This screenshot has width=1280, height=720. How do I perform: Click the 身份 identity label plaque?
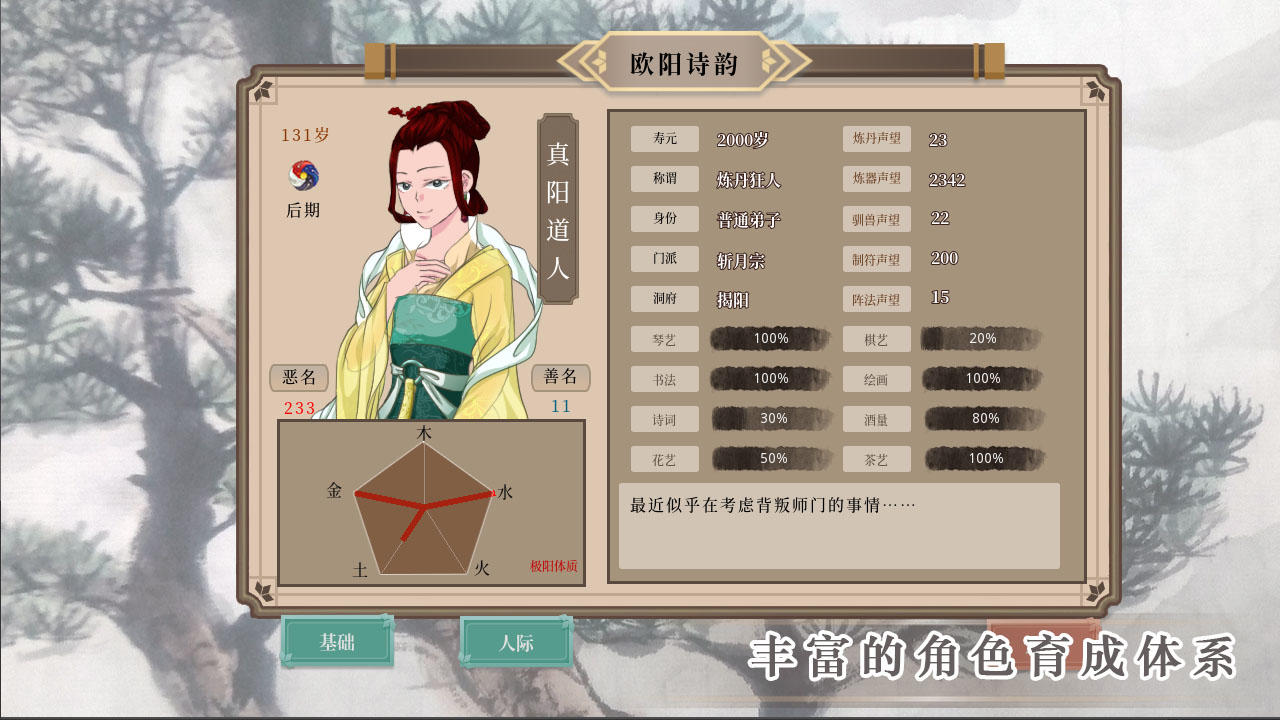tap(663, 219)
